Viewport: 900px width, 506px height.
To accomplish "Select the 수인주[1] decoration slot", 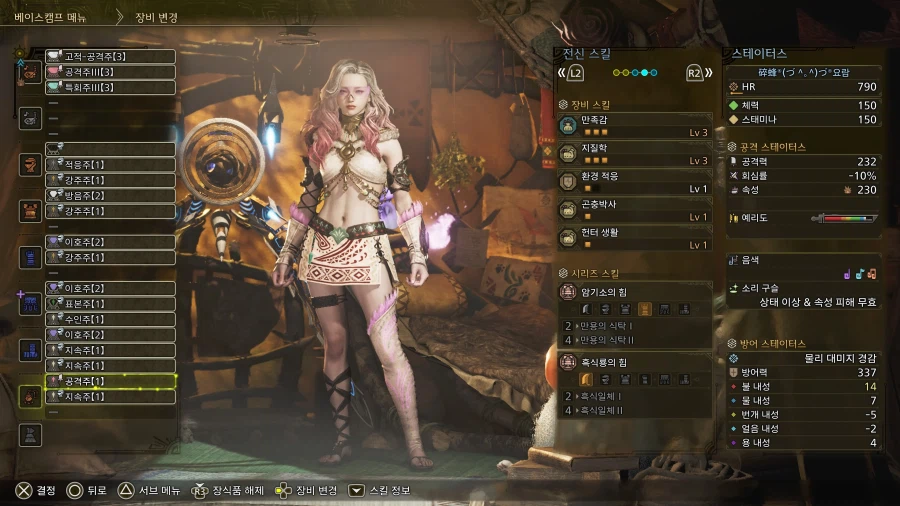I will pyautogui.click(x=110, y=319).
